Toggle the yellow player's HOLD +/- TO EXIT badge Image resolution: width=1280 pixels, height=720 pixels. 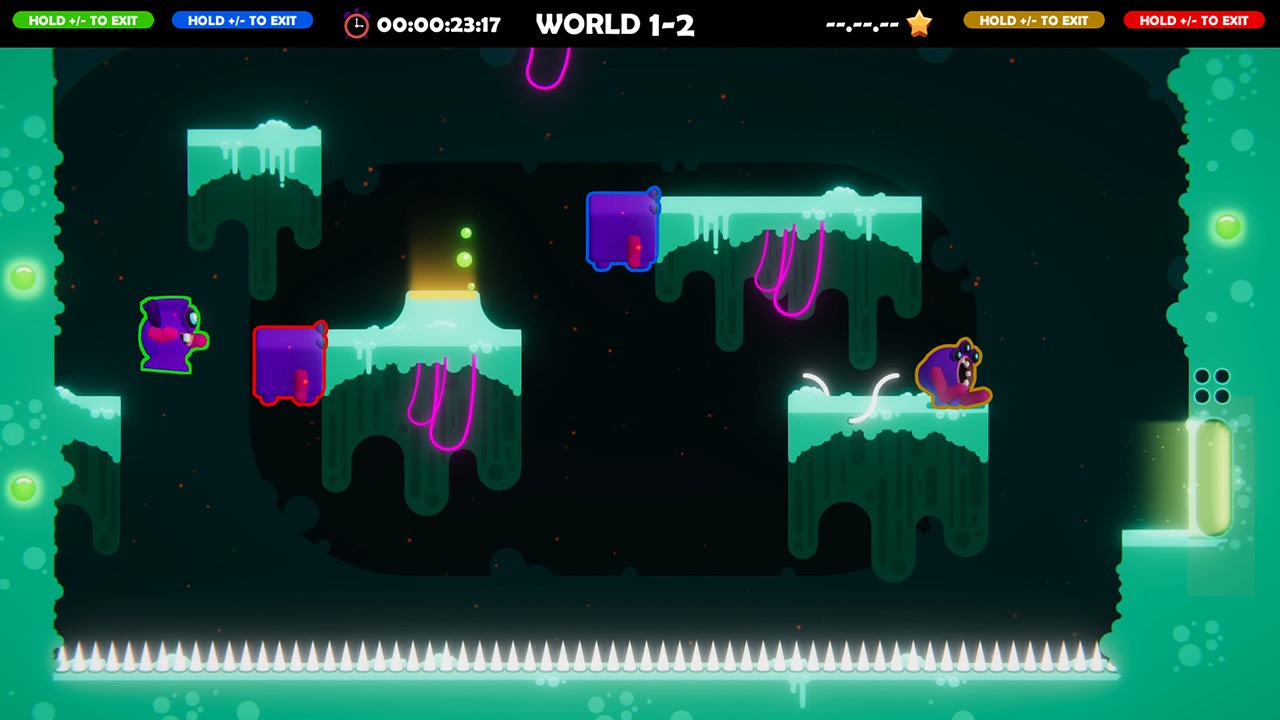click(x=1035, y=20)
